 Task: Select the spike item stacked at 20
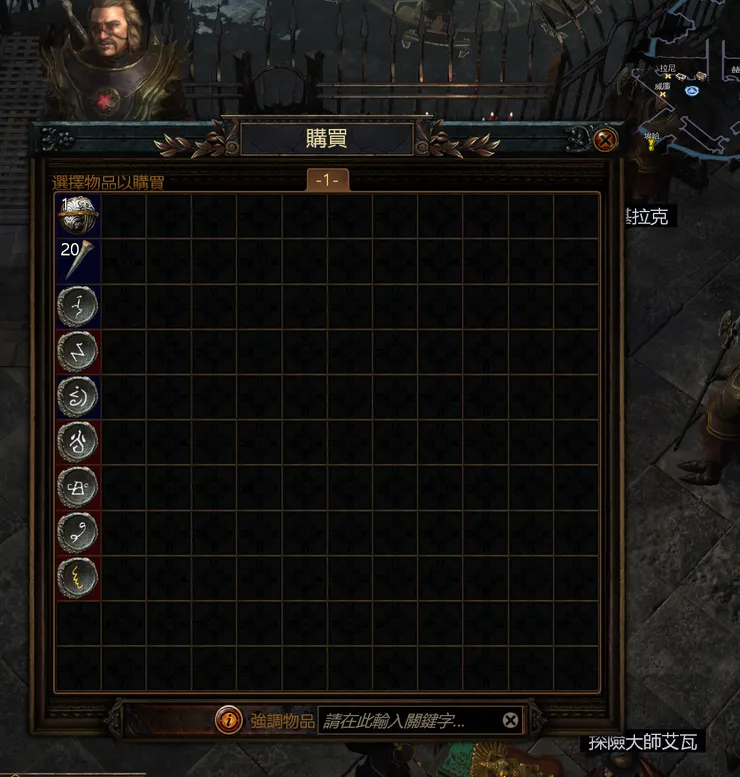pos(78,260)
